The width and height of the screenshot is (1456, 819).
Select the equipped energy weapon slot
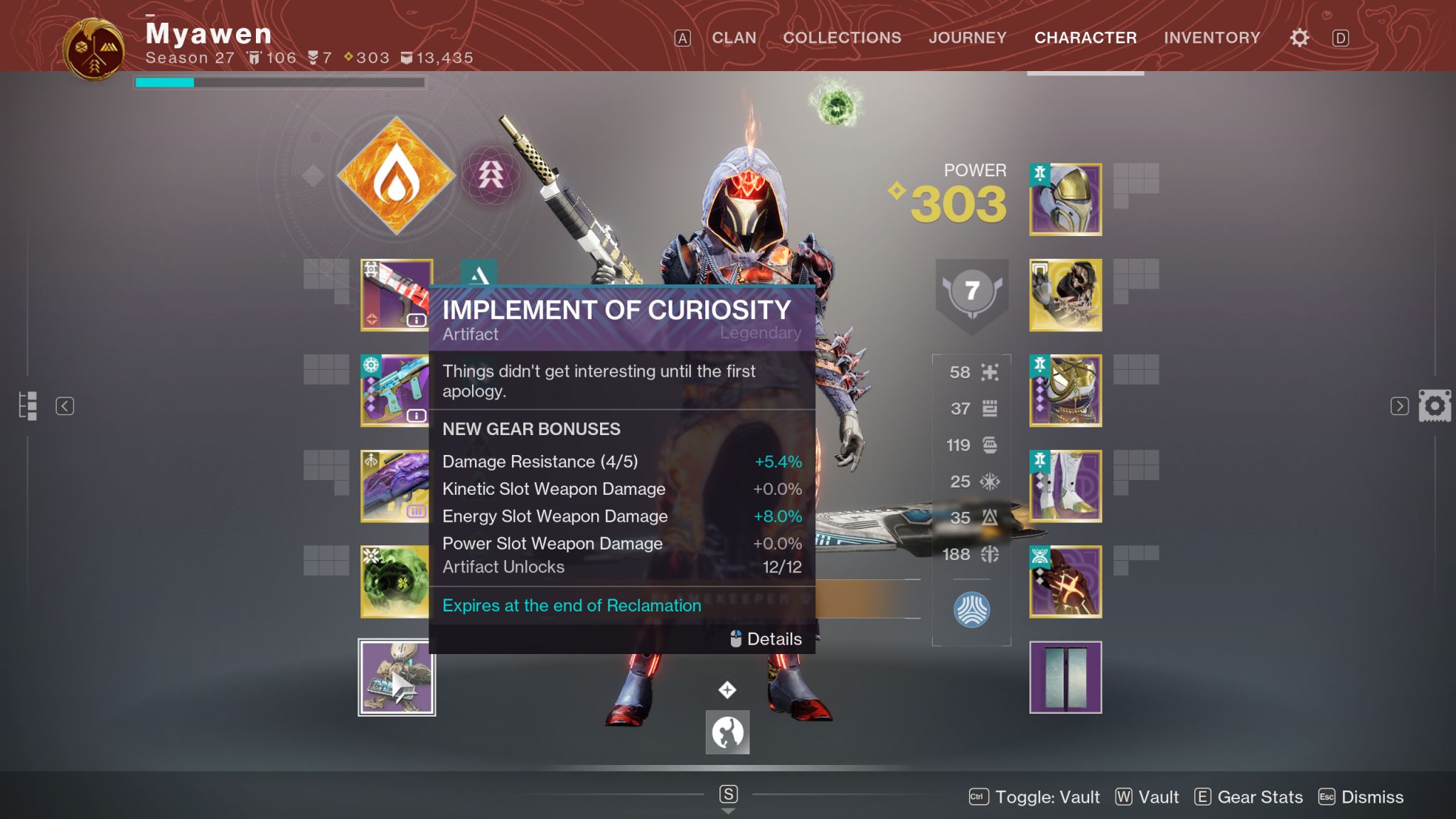tap(395, 390)
